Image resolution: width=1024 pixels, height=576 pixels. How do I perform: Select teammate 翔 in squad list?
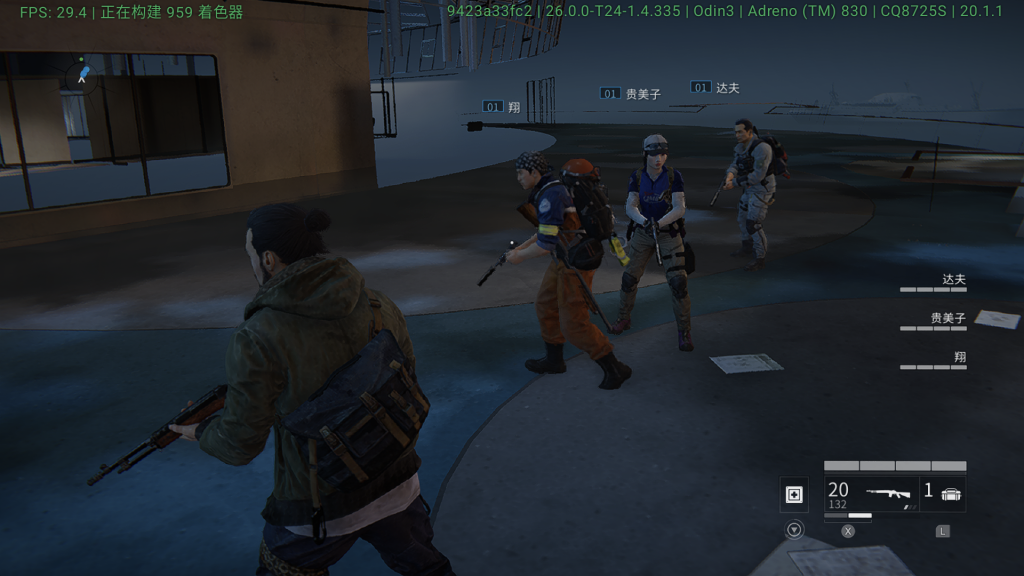(933, 360)
